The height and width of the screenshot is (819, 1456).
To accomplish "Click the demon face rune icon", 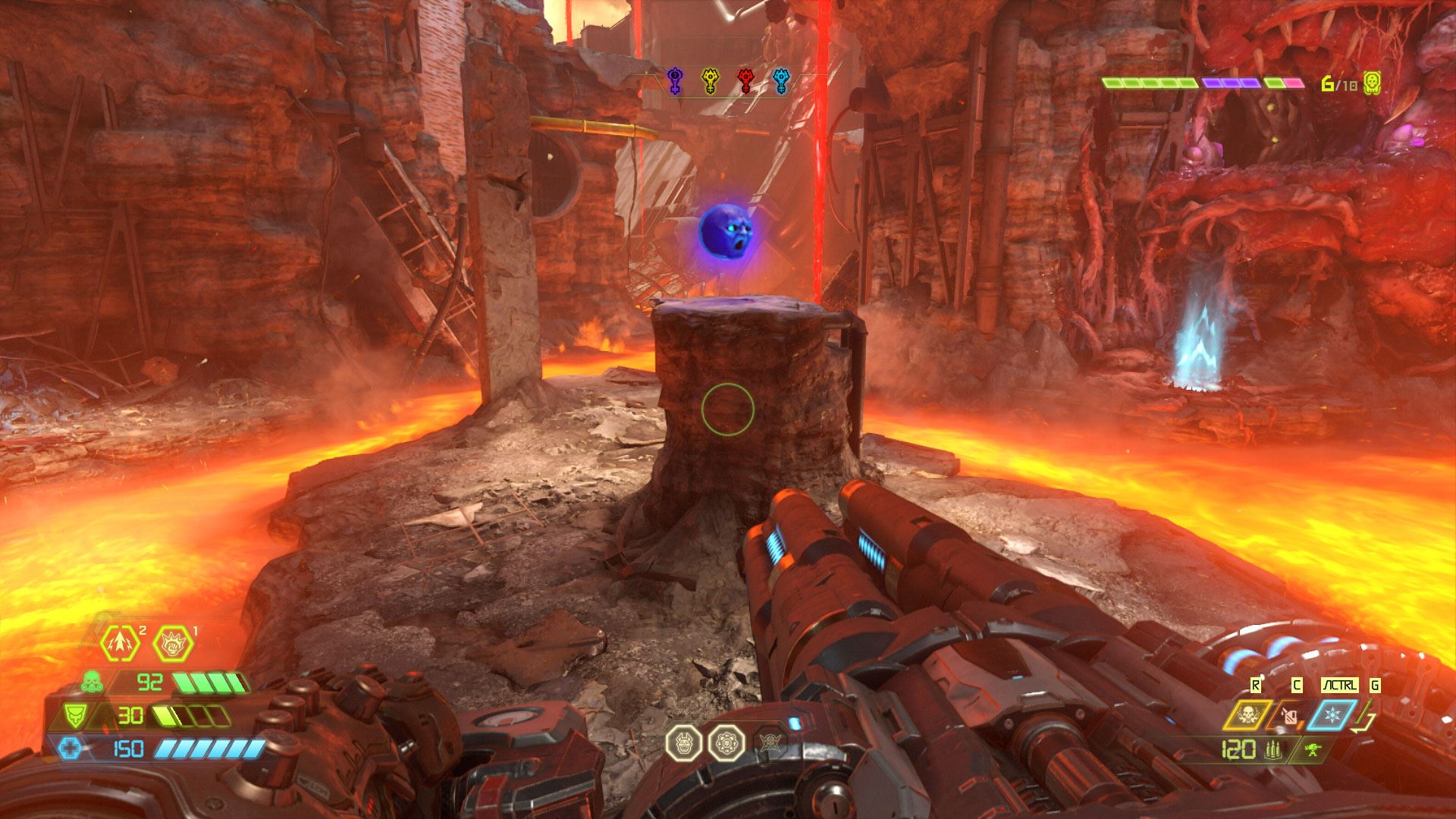I will click(683, 742).
